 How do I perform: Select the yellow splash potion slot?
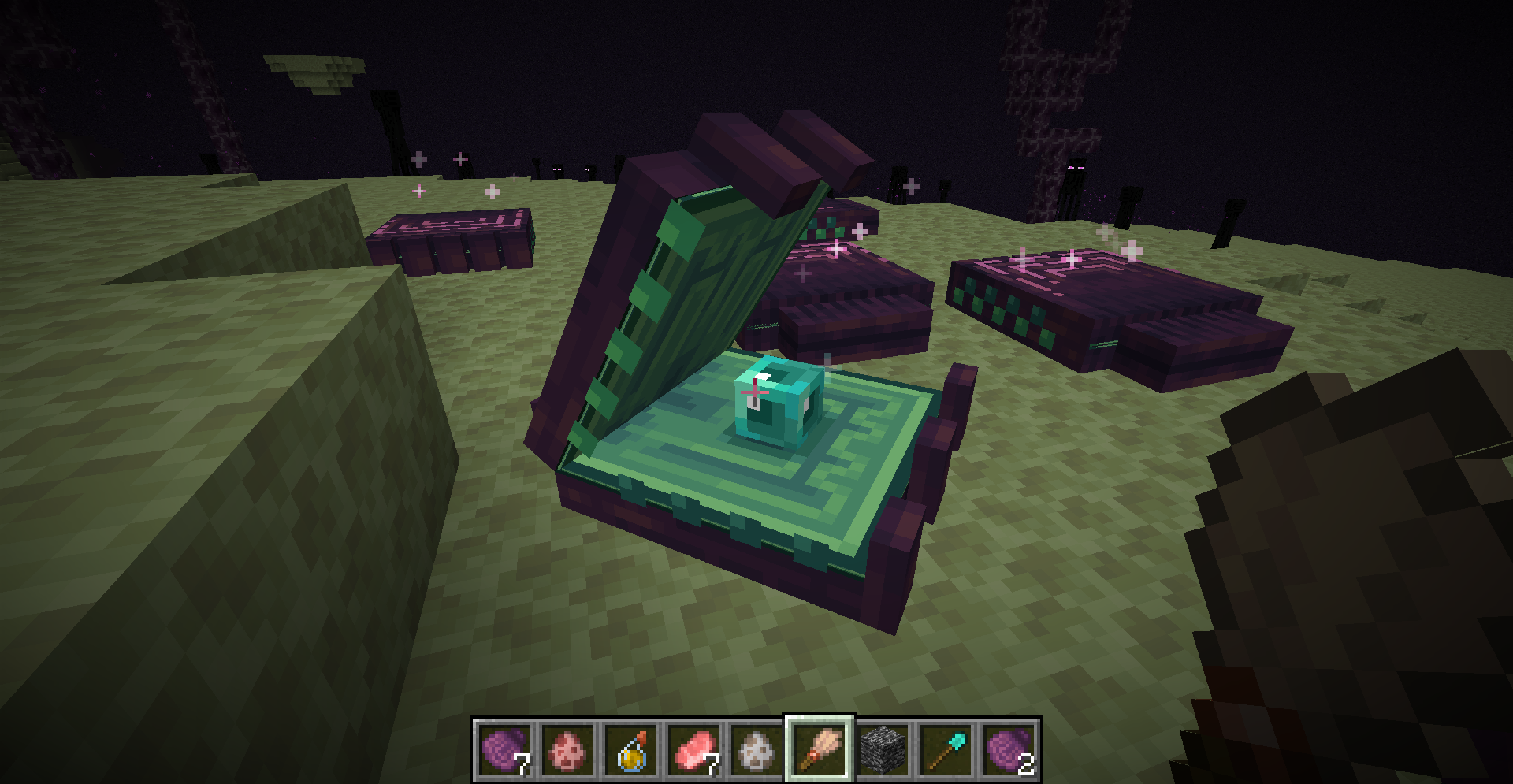pyautogui.click(x=631, y=749)
